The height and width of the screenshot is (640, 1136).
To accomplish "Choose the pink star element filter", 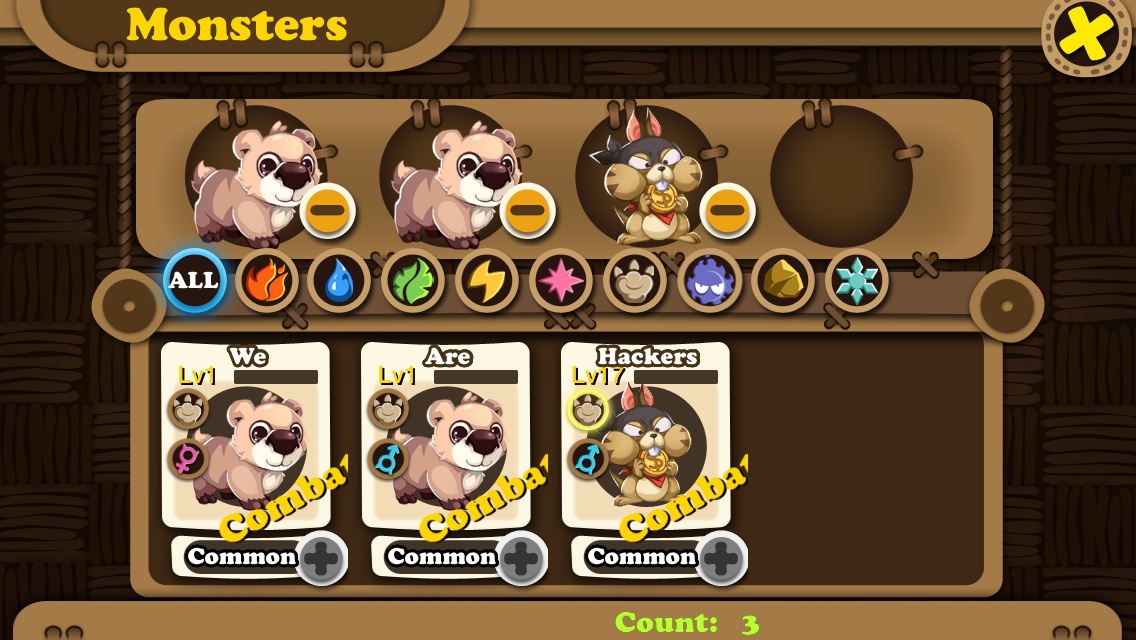I will [x=561, y=281].
